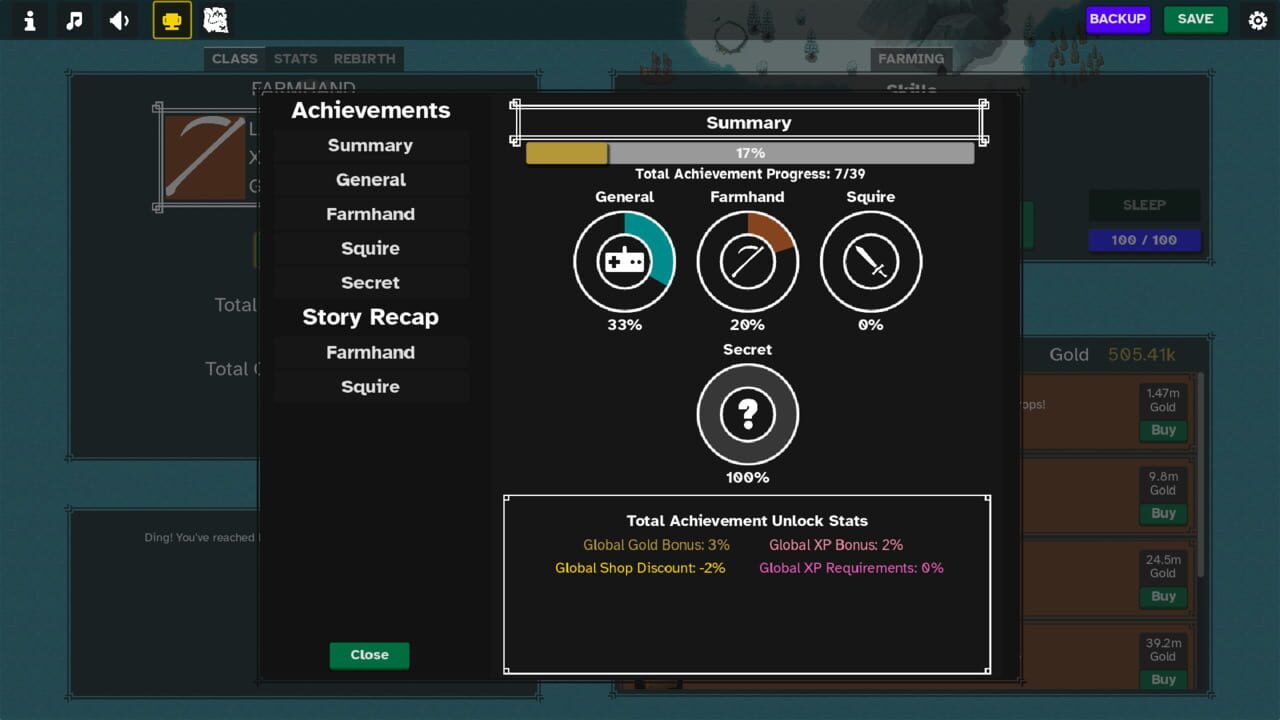
Task: Select Squire in the Achievements sidebar
Action: click(370, 248)
